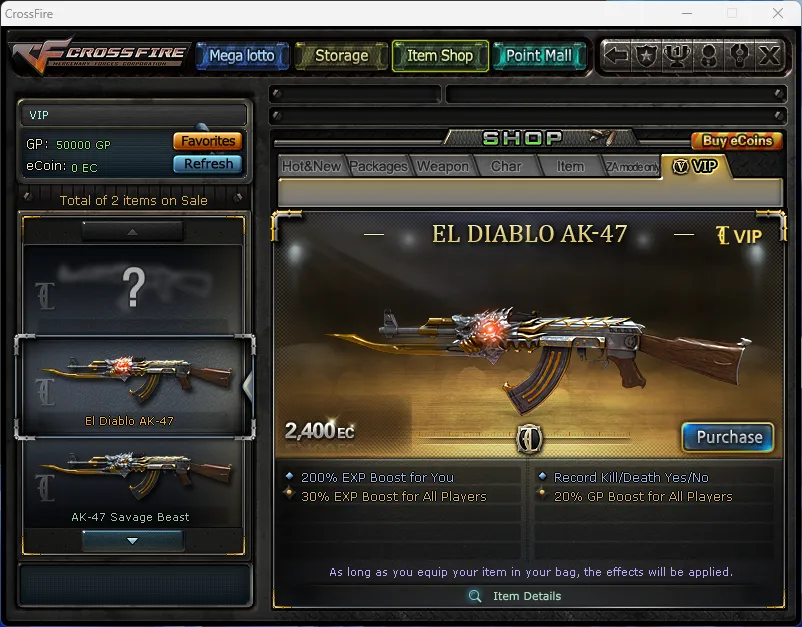Show the Char tab
The width and height of the screenshot is (802, 627).
(x=506, y=167)
